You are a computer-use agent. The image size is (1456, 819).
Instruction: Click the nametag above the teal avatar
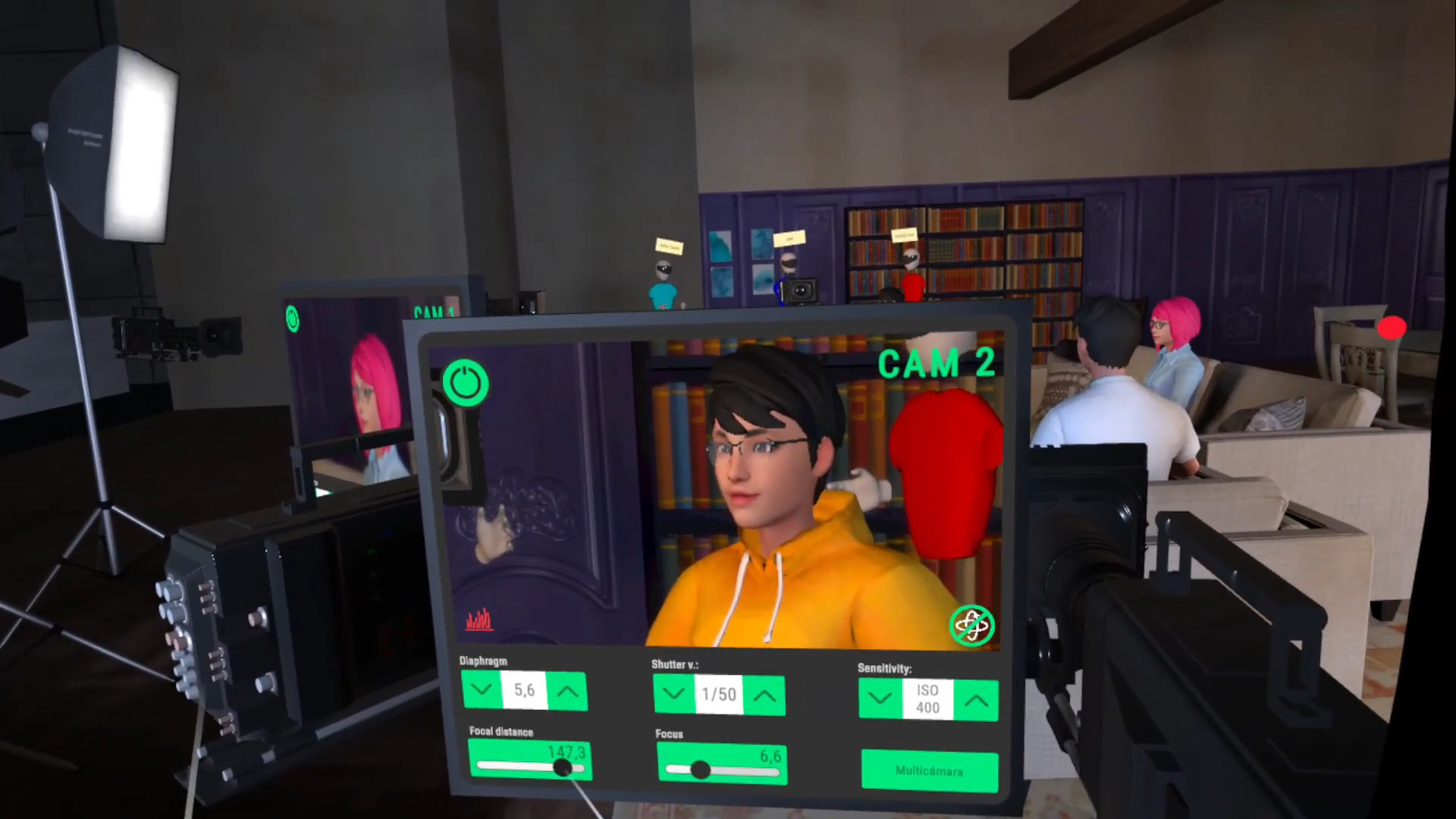(668, 246)
